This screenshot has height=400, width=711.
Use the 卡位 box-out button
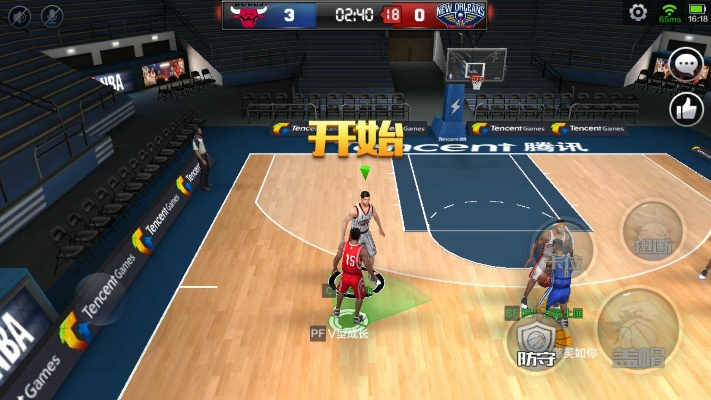tap(562, 252)
